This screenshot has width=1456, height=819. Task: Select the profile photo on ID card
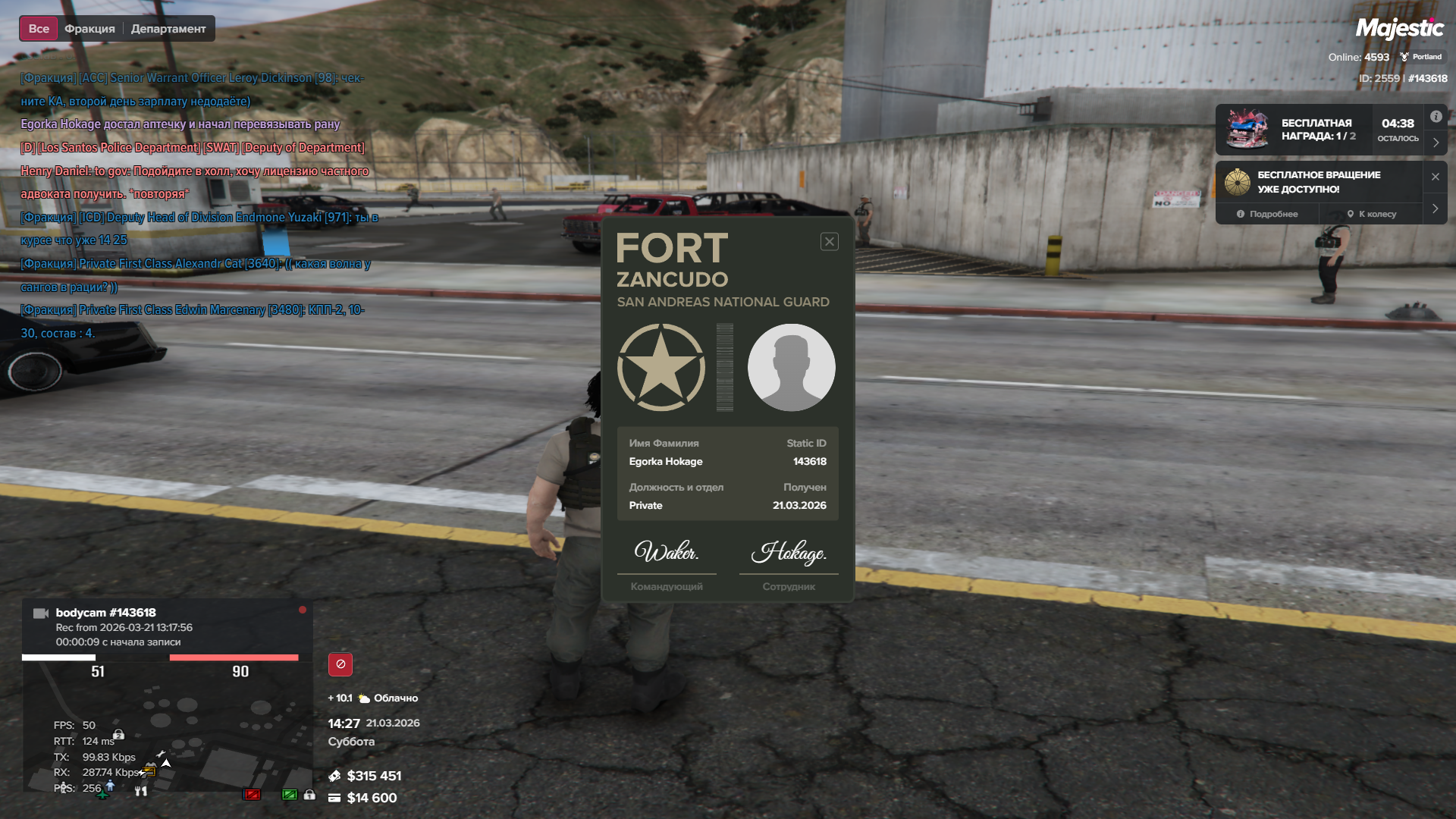(x=791, y=368)
